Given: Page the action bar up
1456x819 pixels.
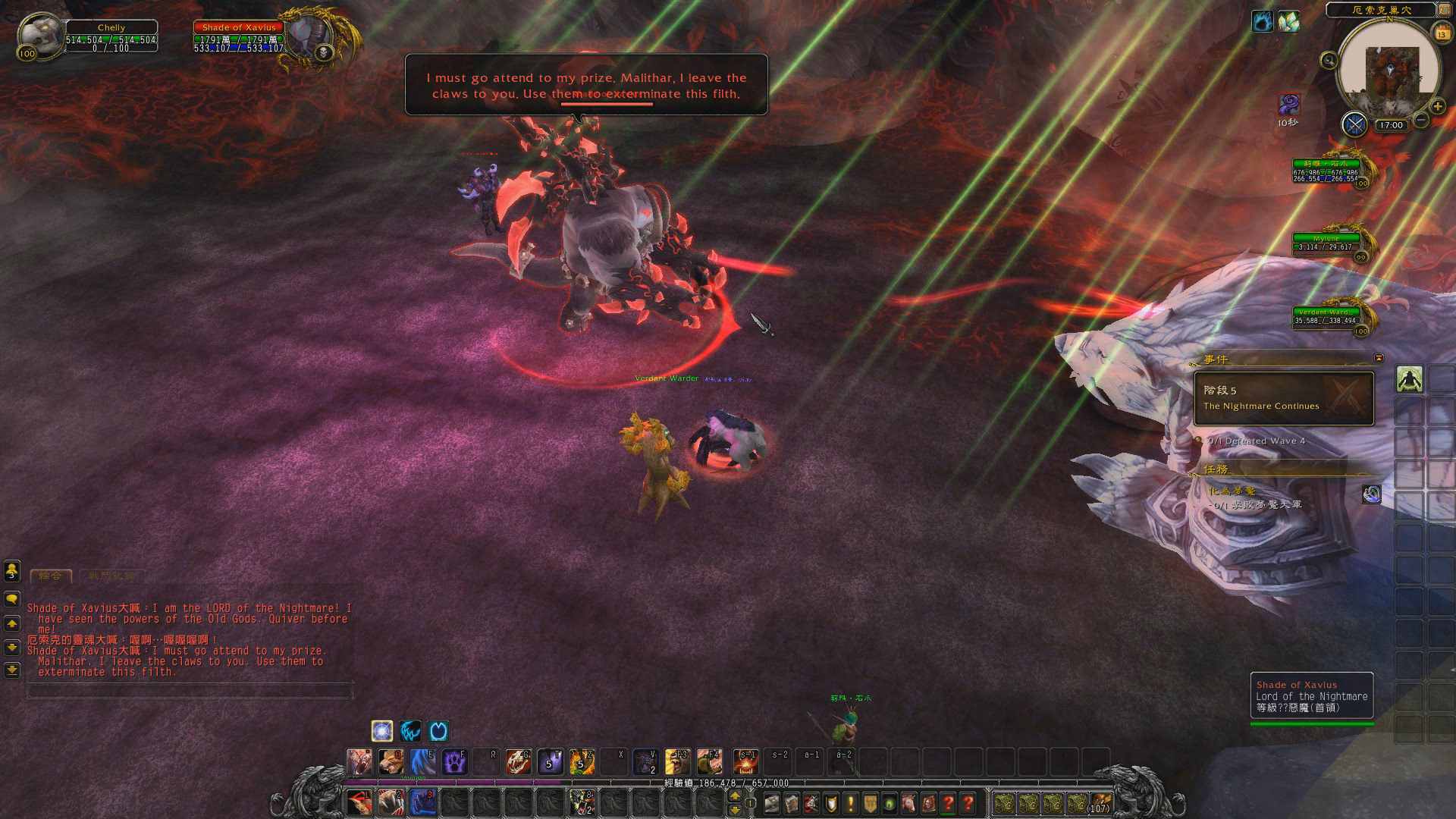Looking at the screenshot, I should tap(734, 795).
